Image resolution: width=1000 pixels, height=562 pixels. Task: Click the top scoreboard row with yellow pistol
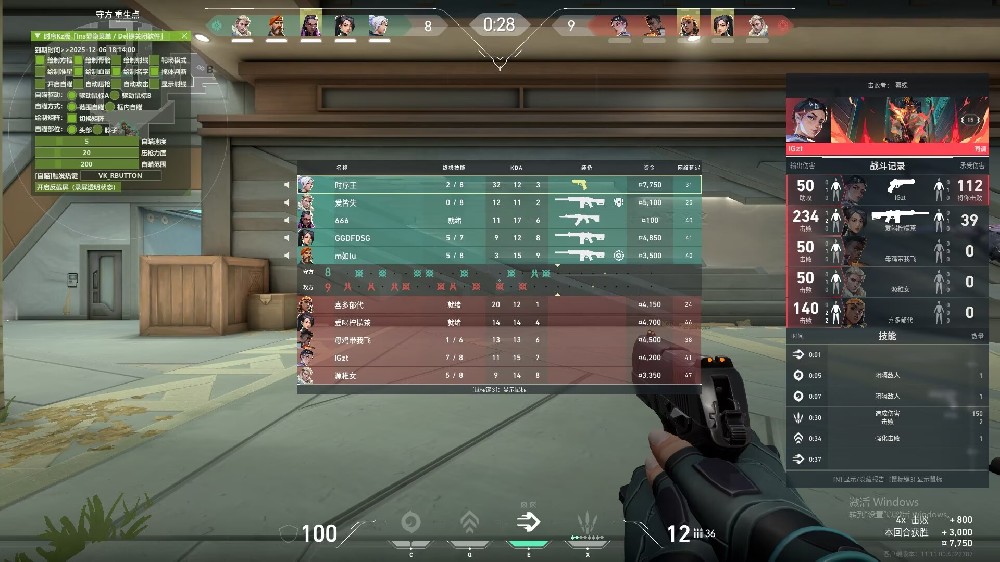click(498, 185)
